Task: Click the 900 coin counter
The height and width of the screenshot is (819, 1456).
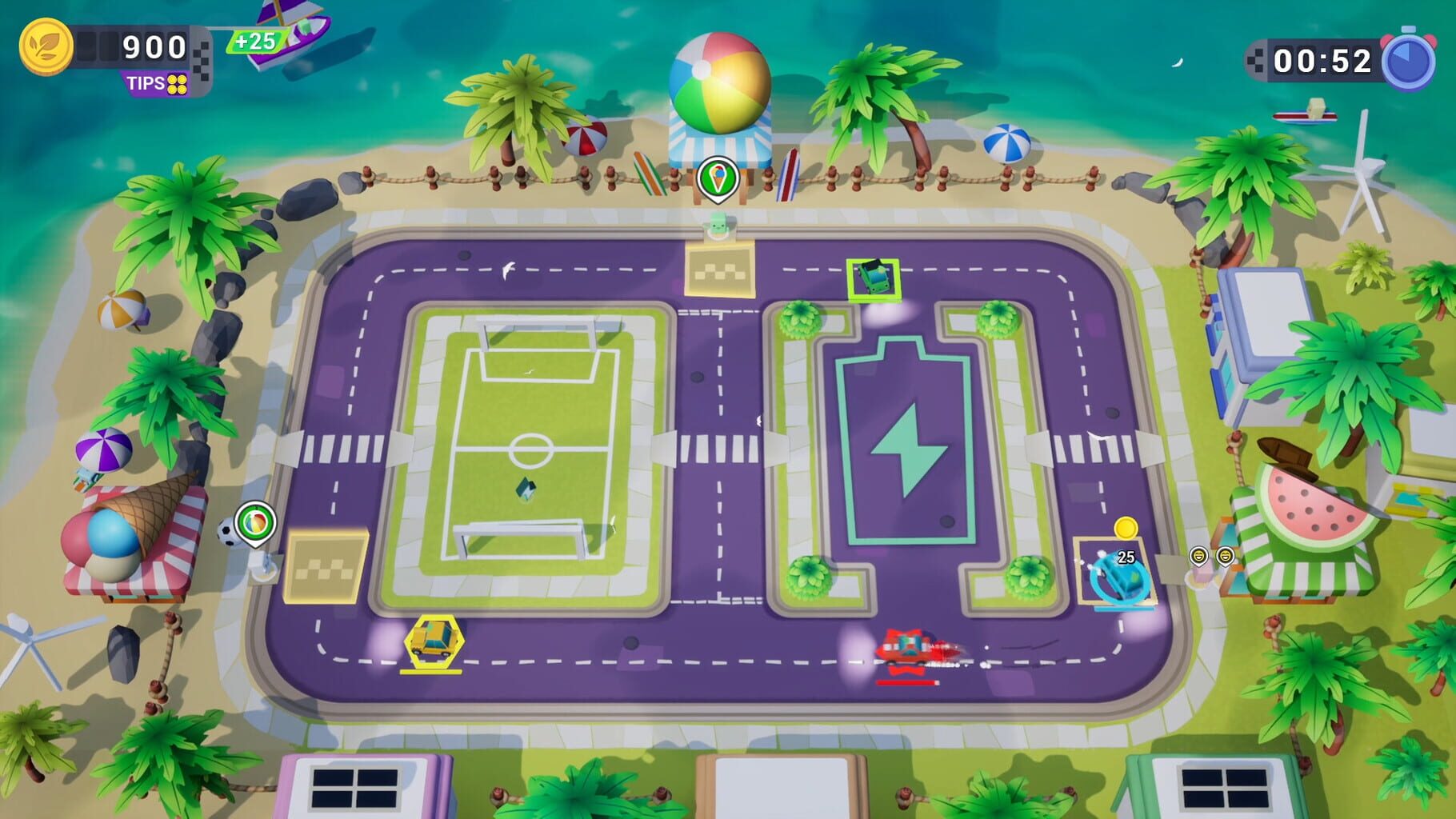Action: [x=152, y=46]
